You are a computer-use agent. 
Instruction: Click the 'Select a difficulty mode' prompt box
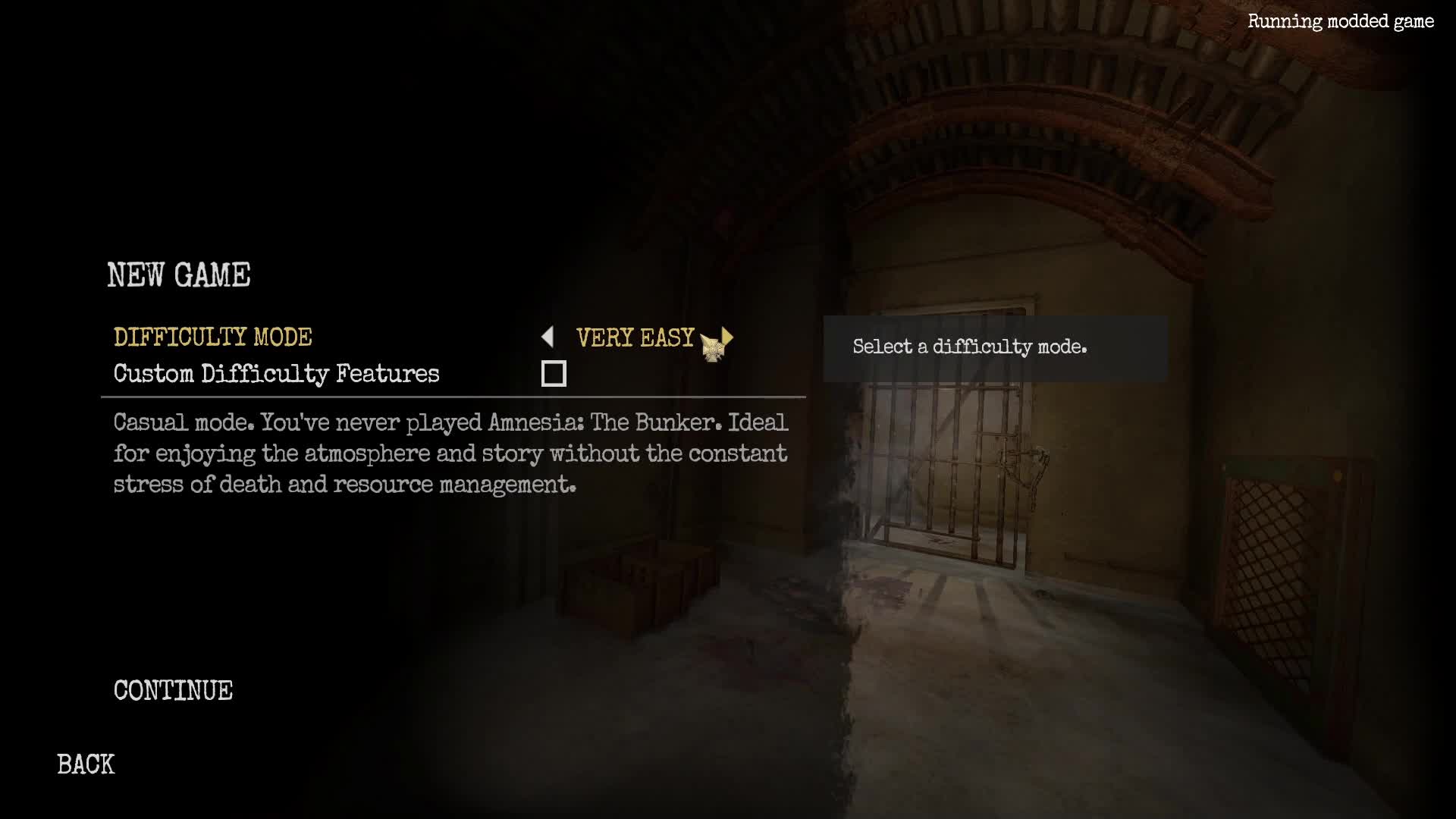(969, 347)
